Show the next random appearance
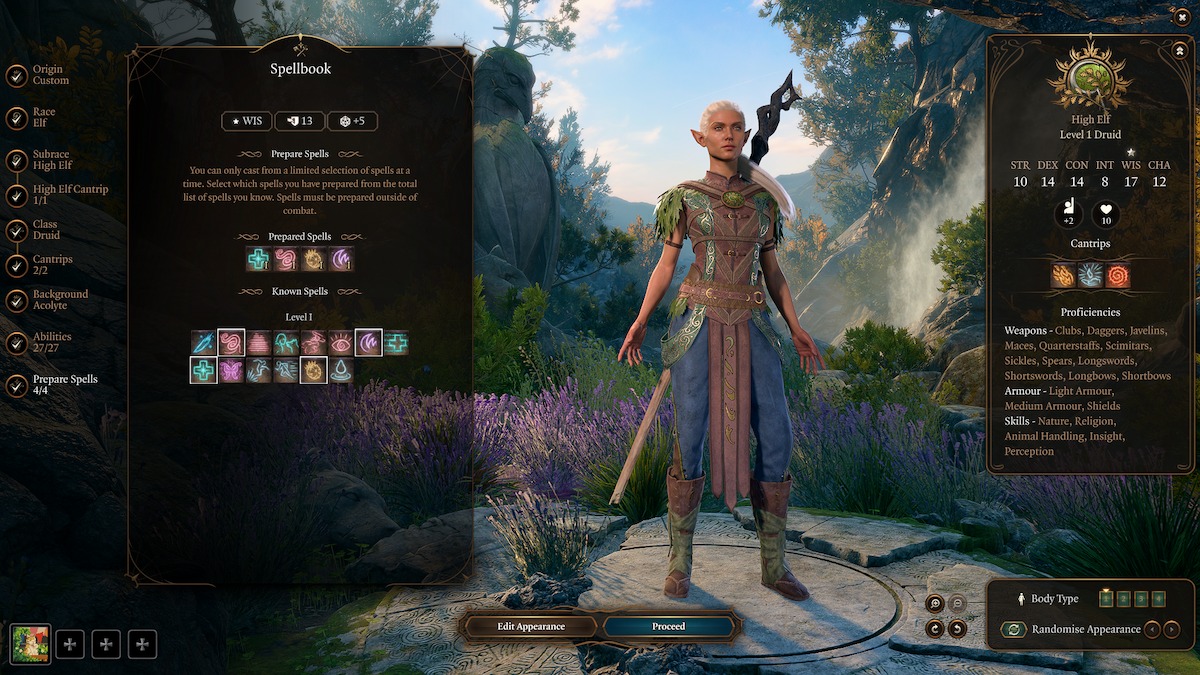Screen dimensions: 1200x675 (1172, 629)
